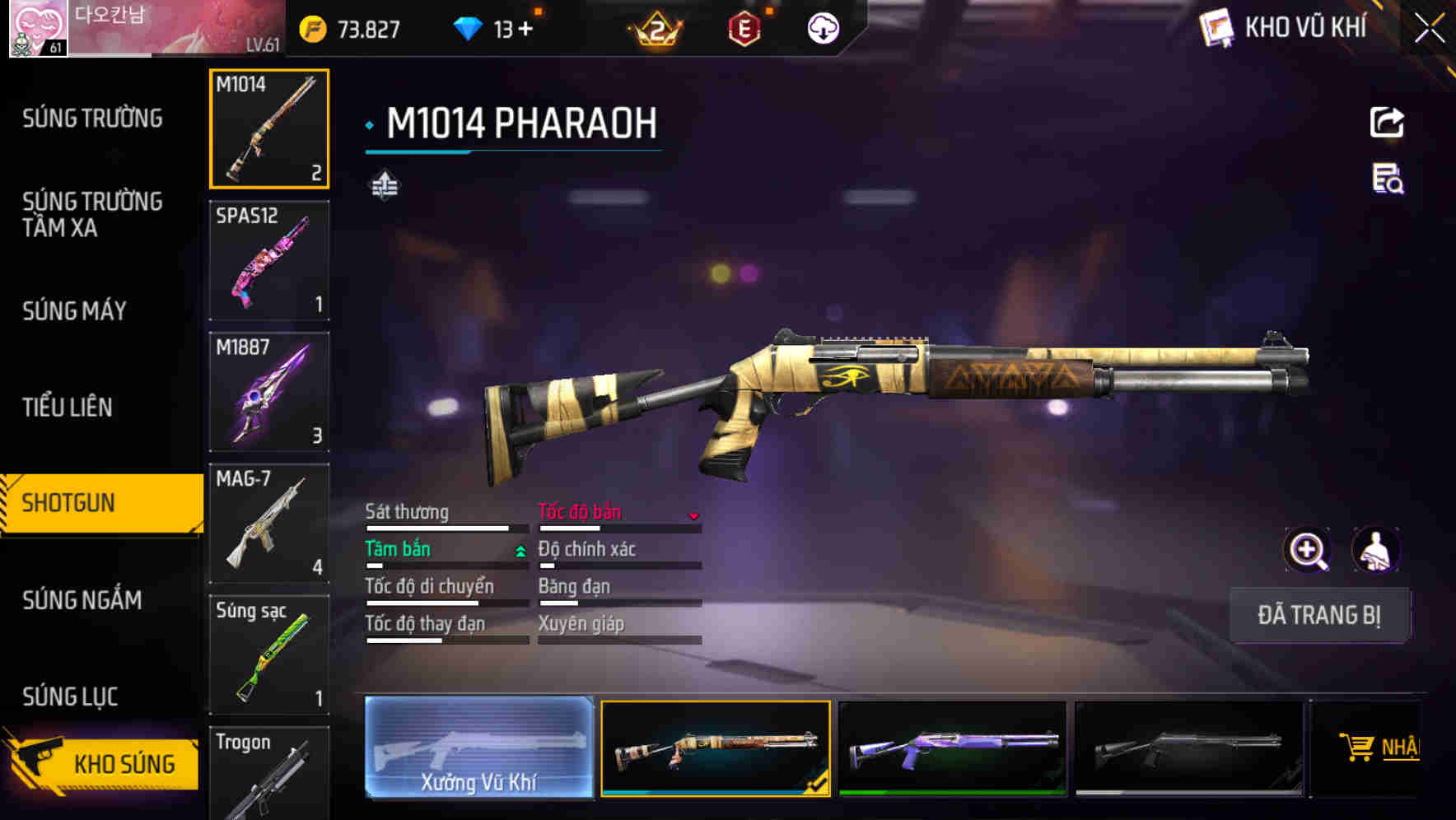Click the red chevron beside Tốc độ bắn
The width and height of the screenshot is (1456, 820).
(694, 515)
